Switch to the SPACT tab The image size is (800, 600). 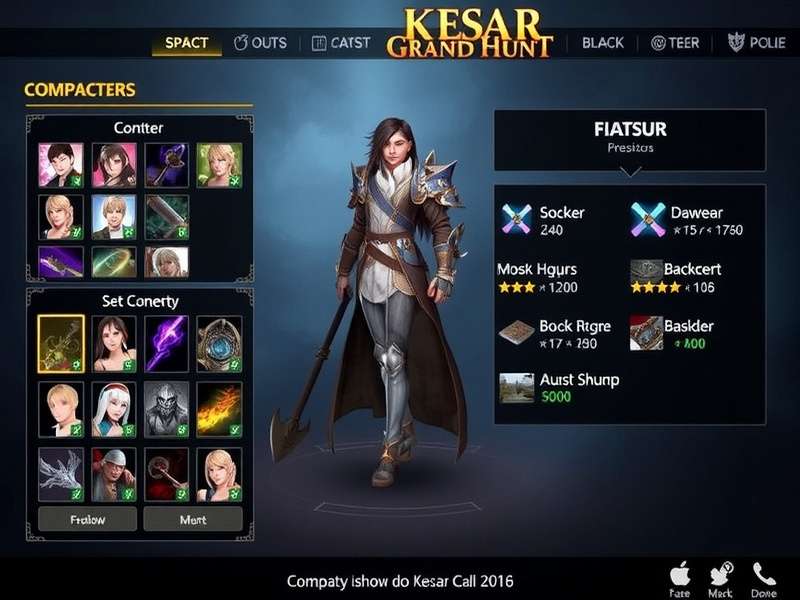click(186, 43)
